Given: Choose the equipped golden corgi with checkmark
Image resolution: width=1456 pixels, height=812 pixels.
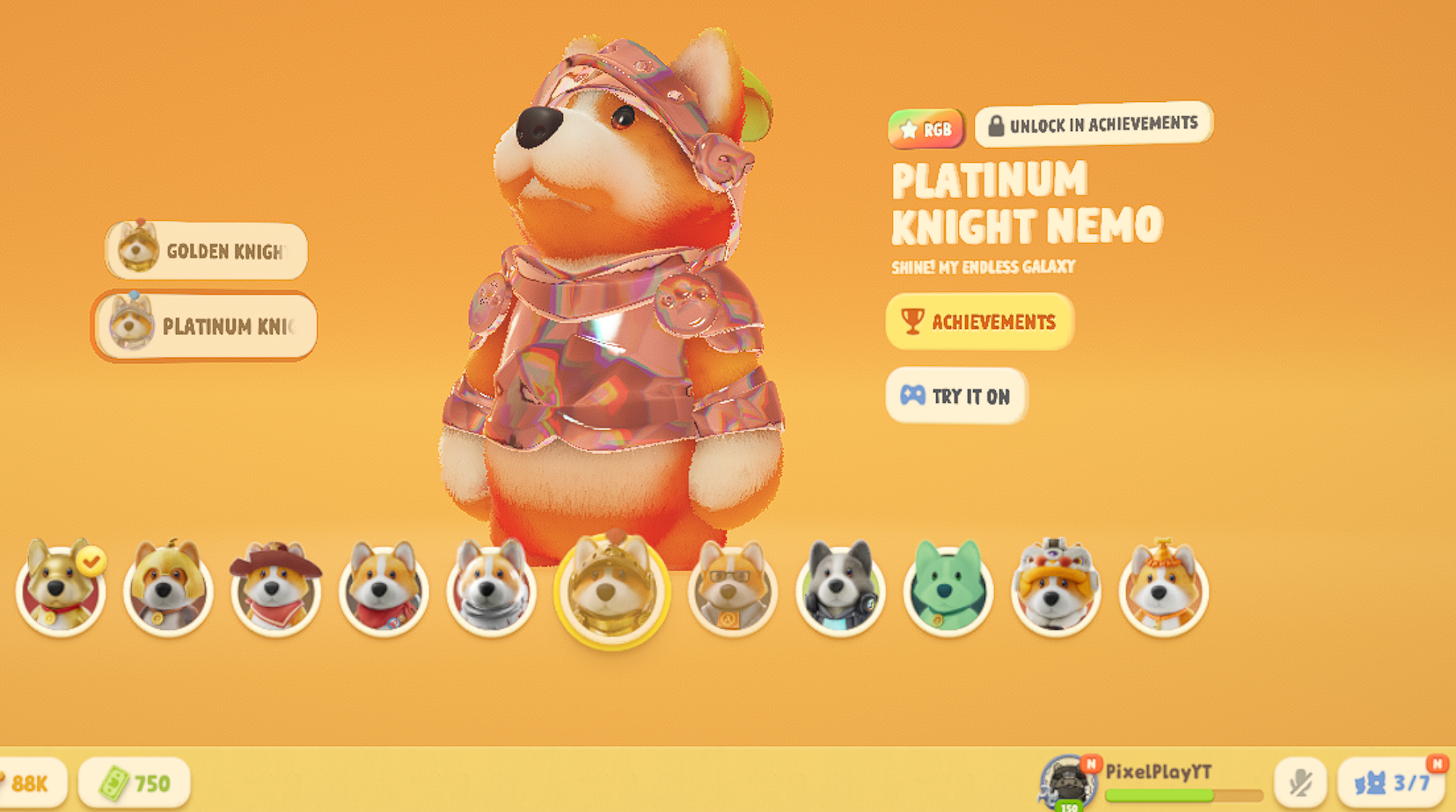Looking at the screenshot, I should (x=61, y=589).
